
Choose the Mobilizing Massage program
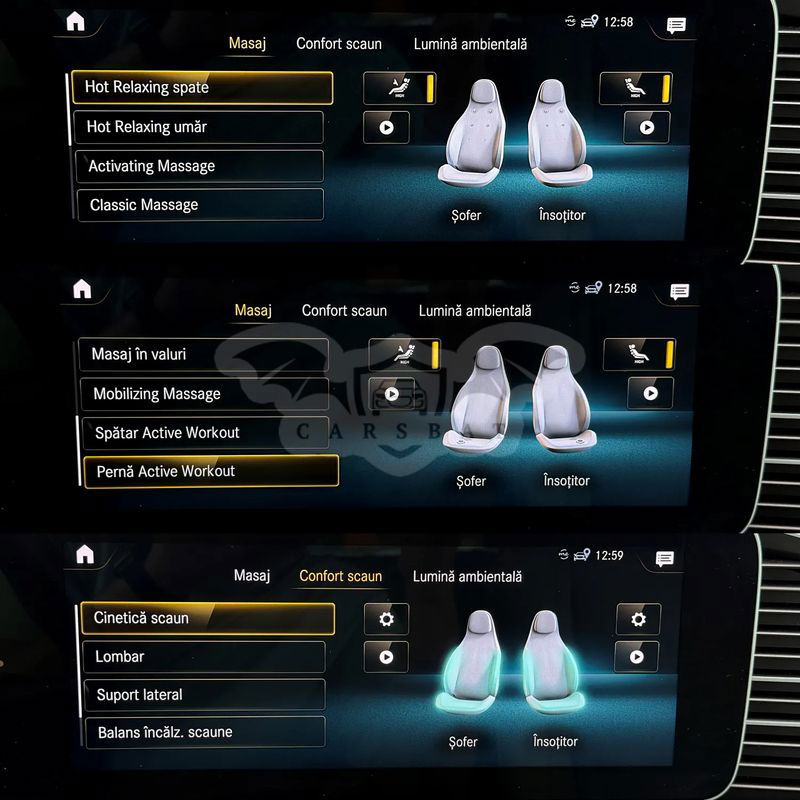click(203, 394)
